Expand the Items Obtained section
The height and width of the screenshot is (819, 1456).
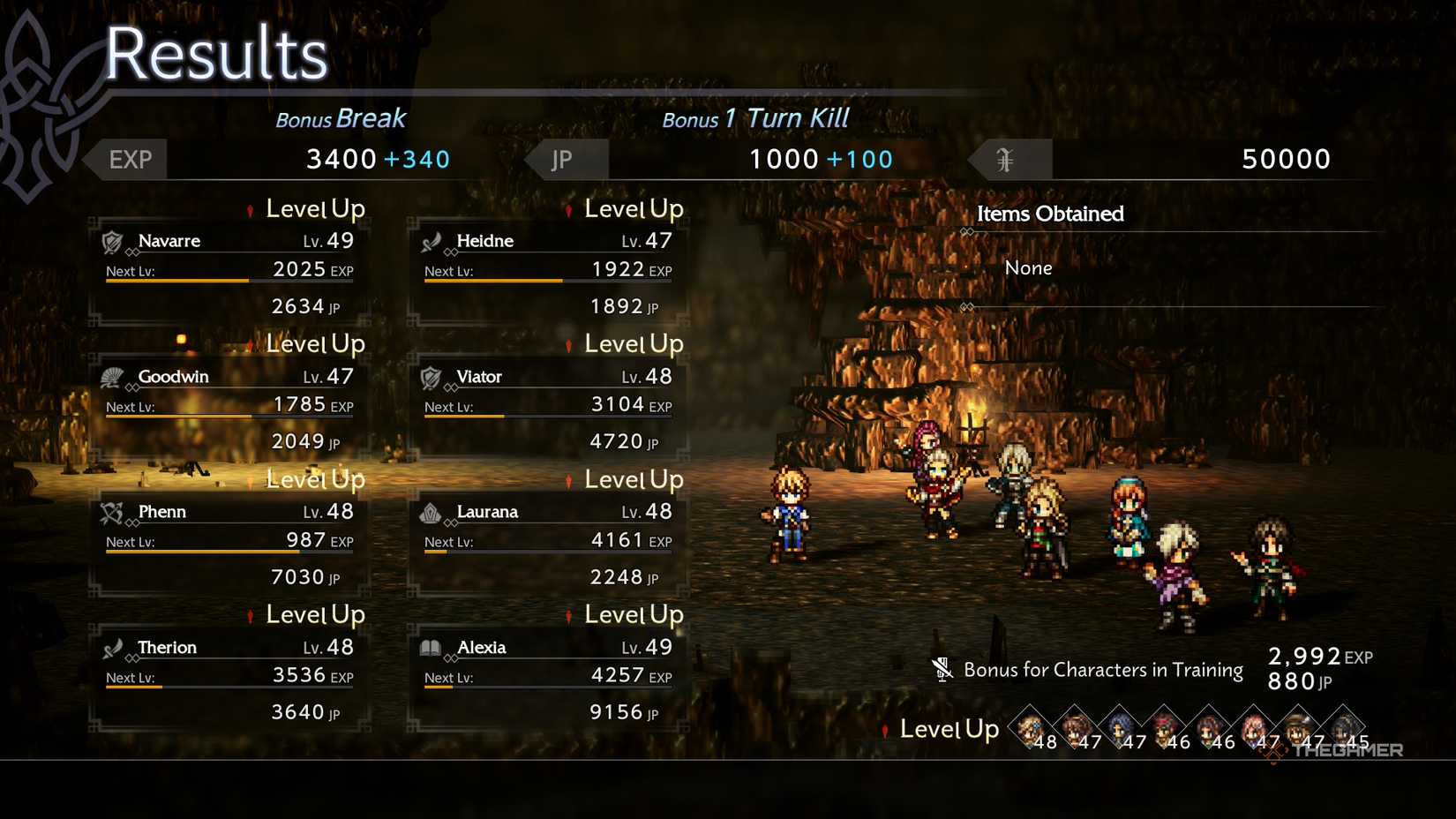[1051, 214]
